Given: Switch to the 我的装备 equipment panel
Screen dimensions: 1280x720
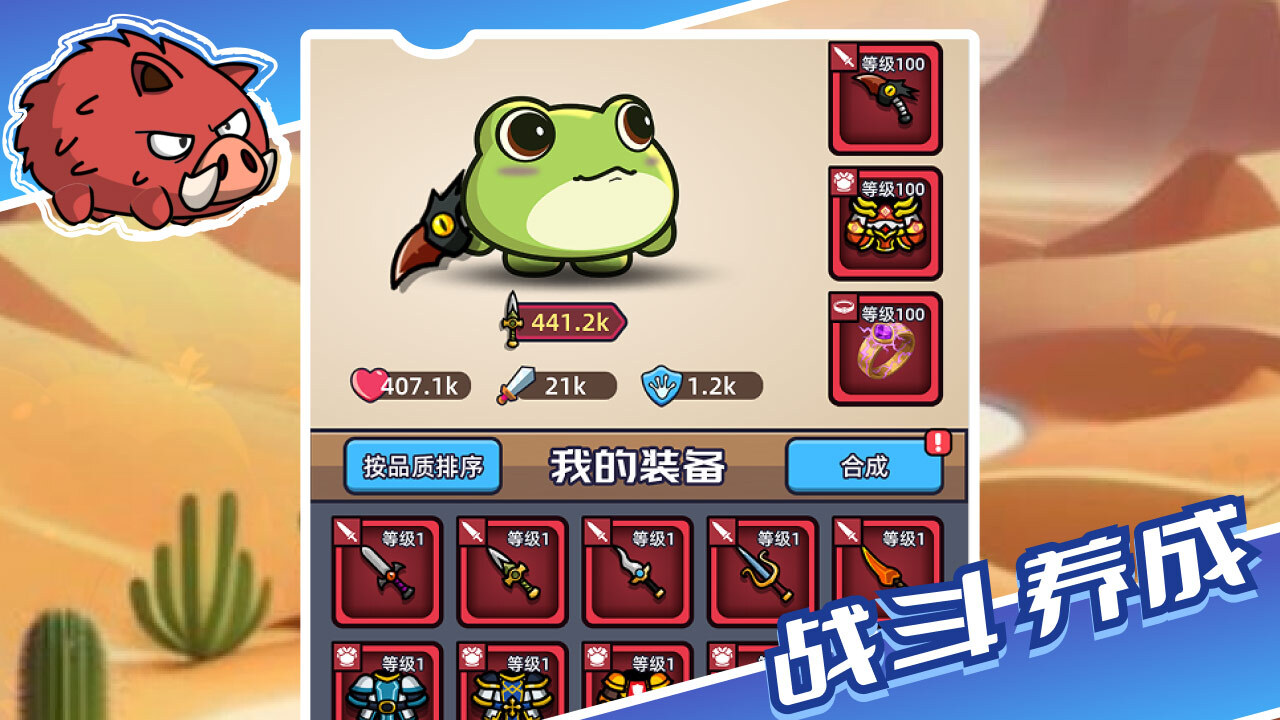Looking at the screenshot, I should tap(640, 462).
